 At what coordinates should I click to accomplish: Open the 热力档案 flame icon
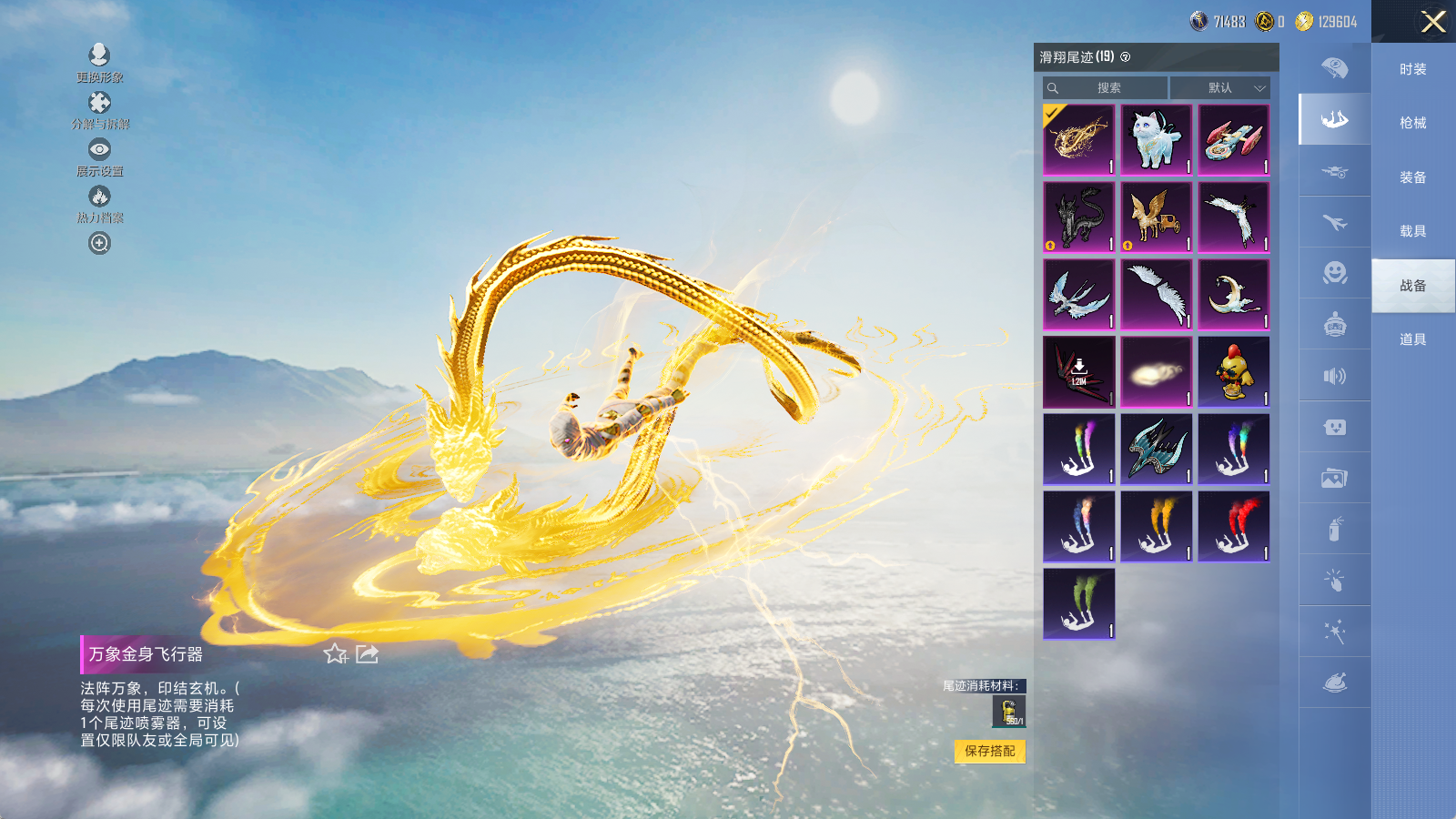(x=99, y=197)
